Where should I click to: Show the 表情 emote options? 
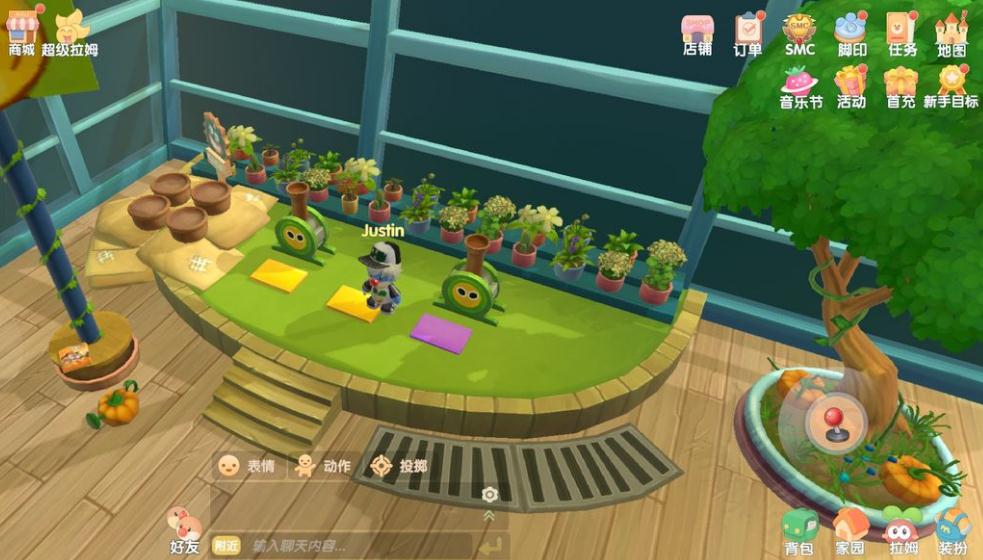click(246, 466)
